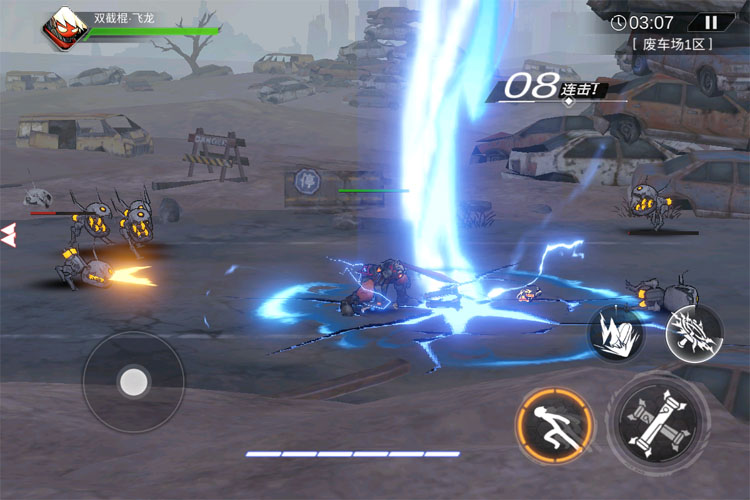Pause the game with the pause button
The height and width of the screenshot is (500, 750).
(x=711, y=22)
